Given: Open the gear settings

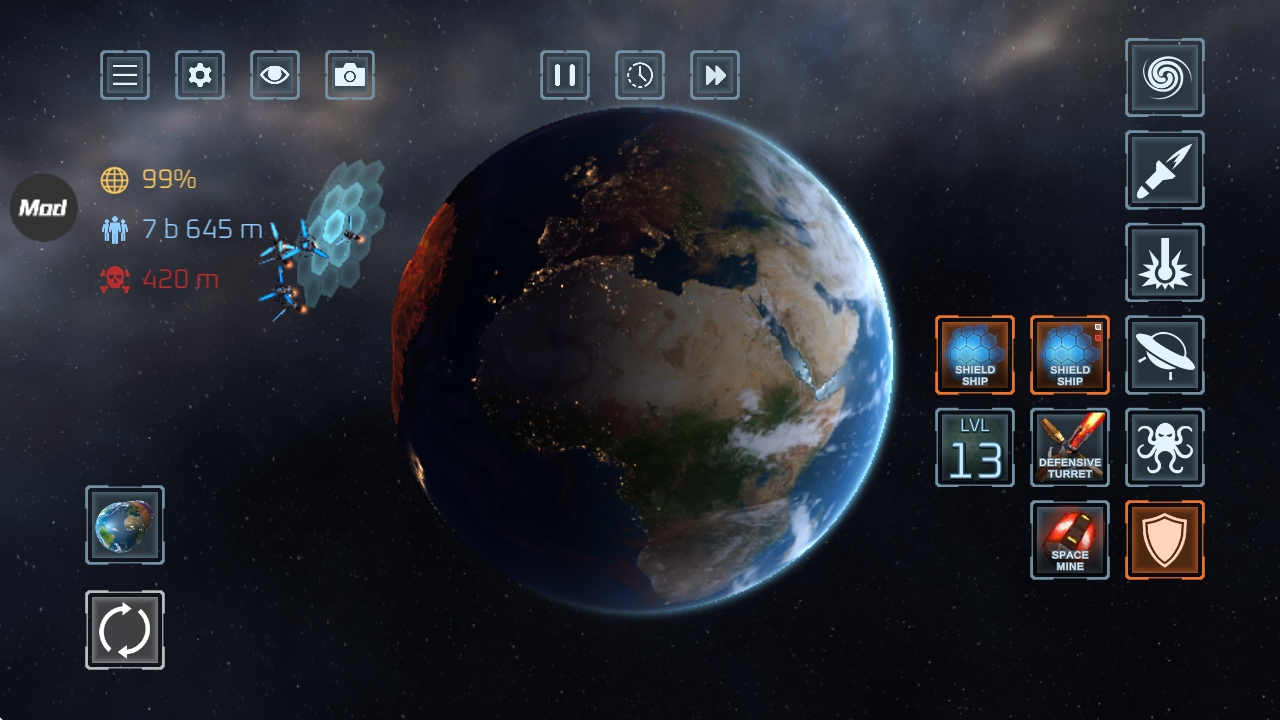Looking at the screenshot, I should pos(200,75).
